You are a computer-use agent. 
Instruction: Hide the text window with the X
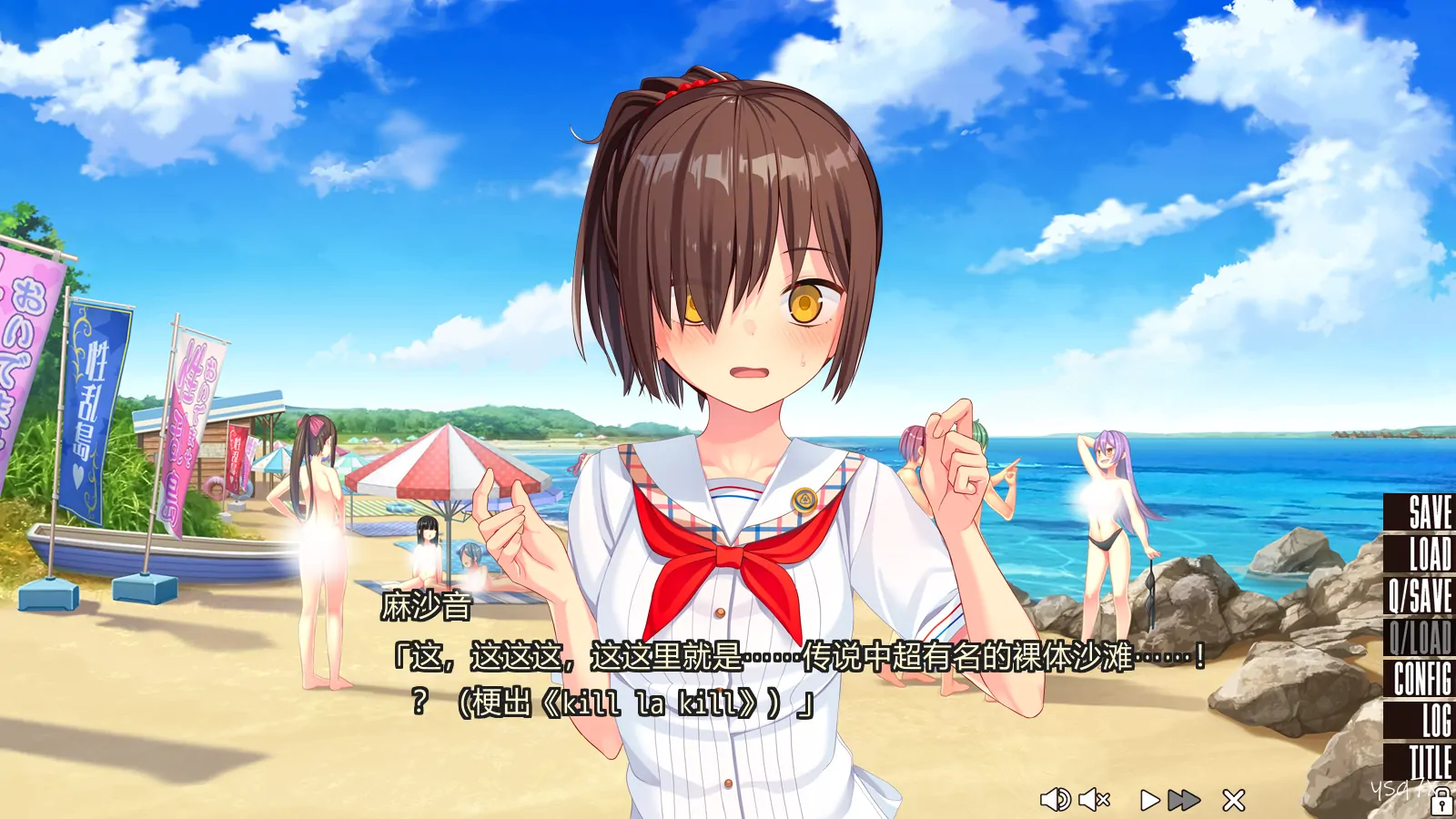pyautogui.click(x=1234, y=800)
